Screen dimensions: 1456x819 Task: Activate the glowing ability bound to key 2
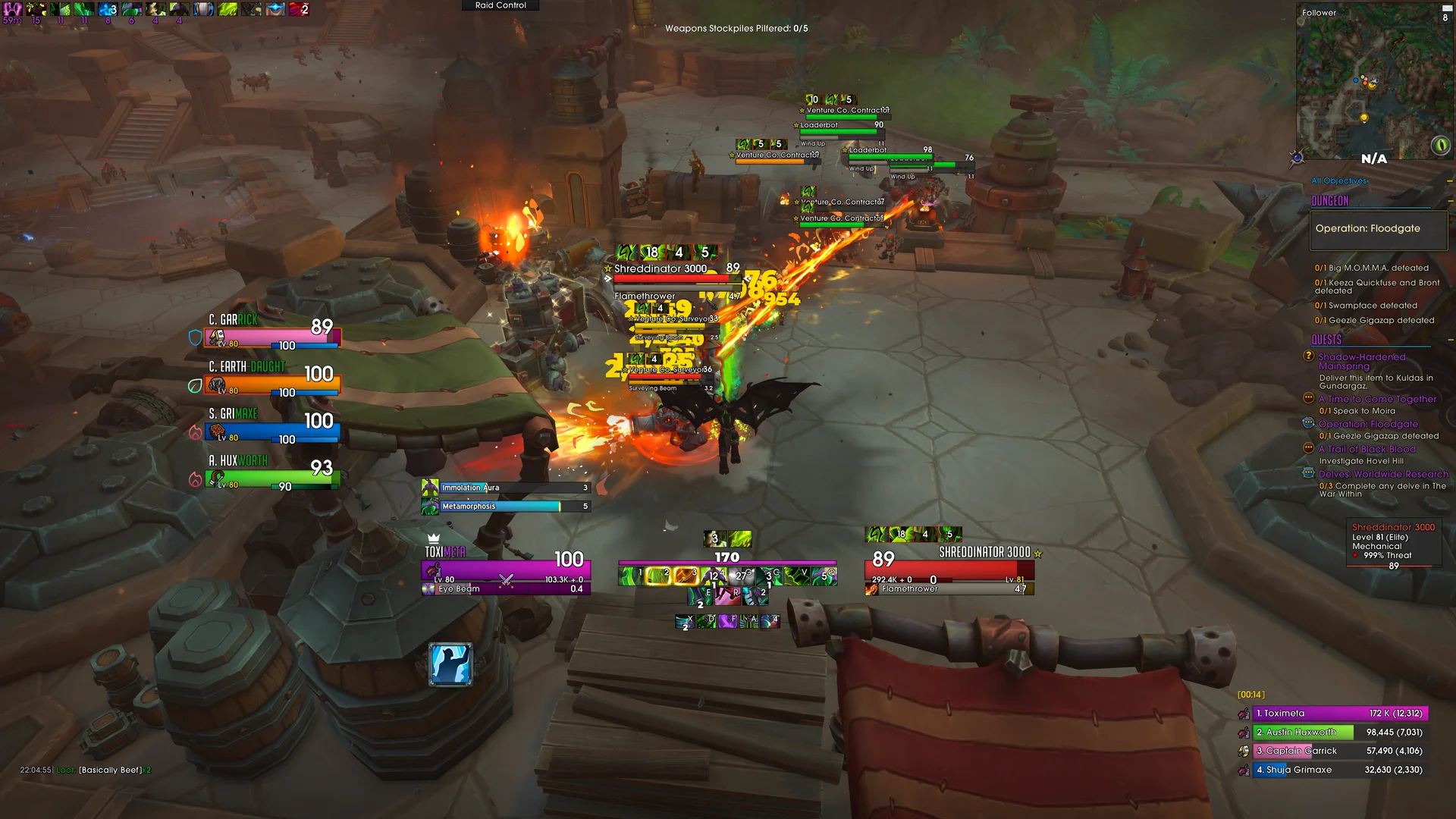pyautogui.click(x=657, y=576)
